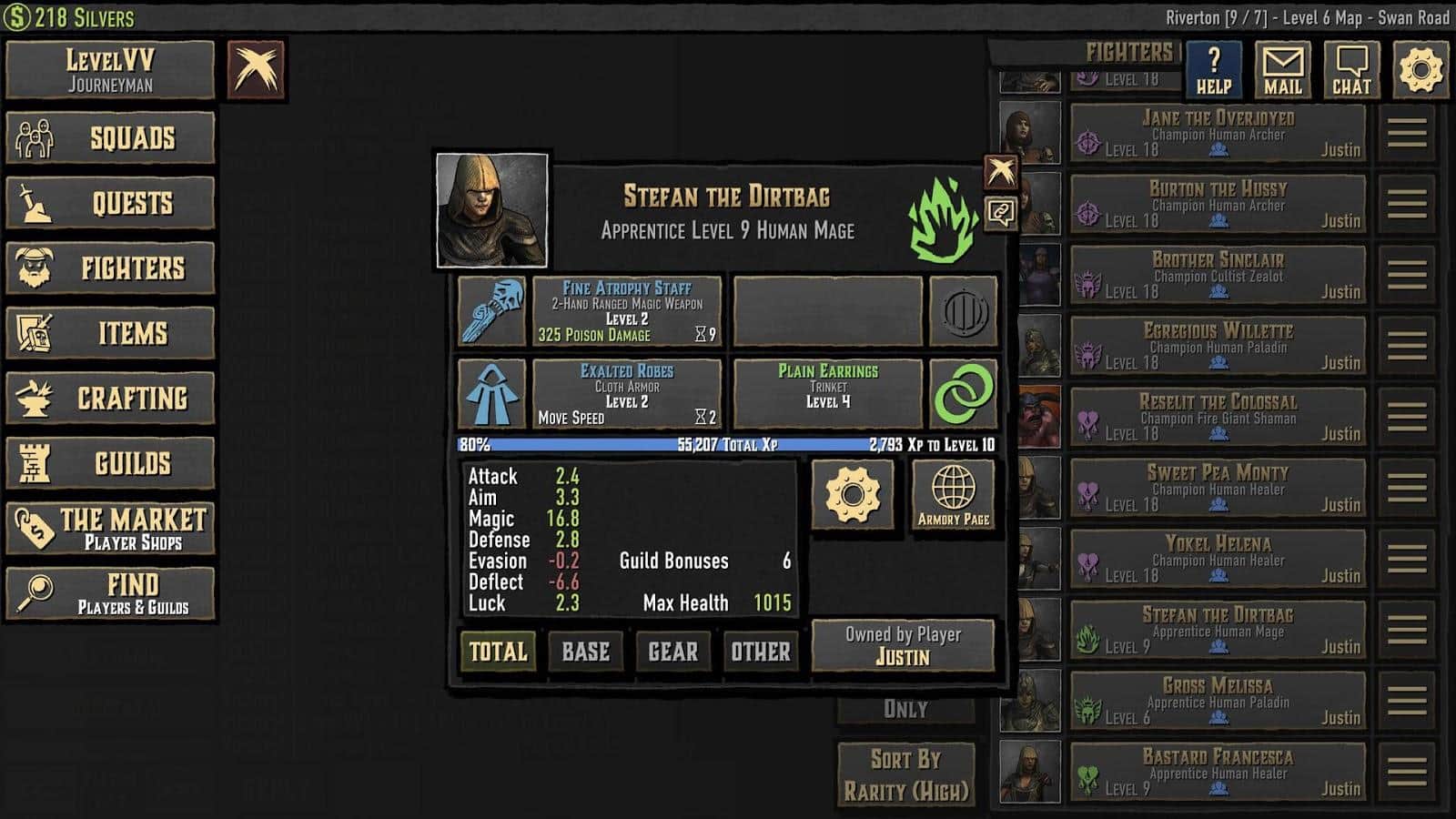Screen dimensions: 1456x819
Task: Open Find Players & Guilds
Action: 110,593
